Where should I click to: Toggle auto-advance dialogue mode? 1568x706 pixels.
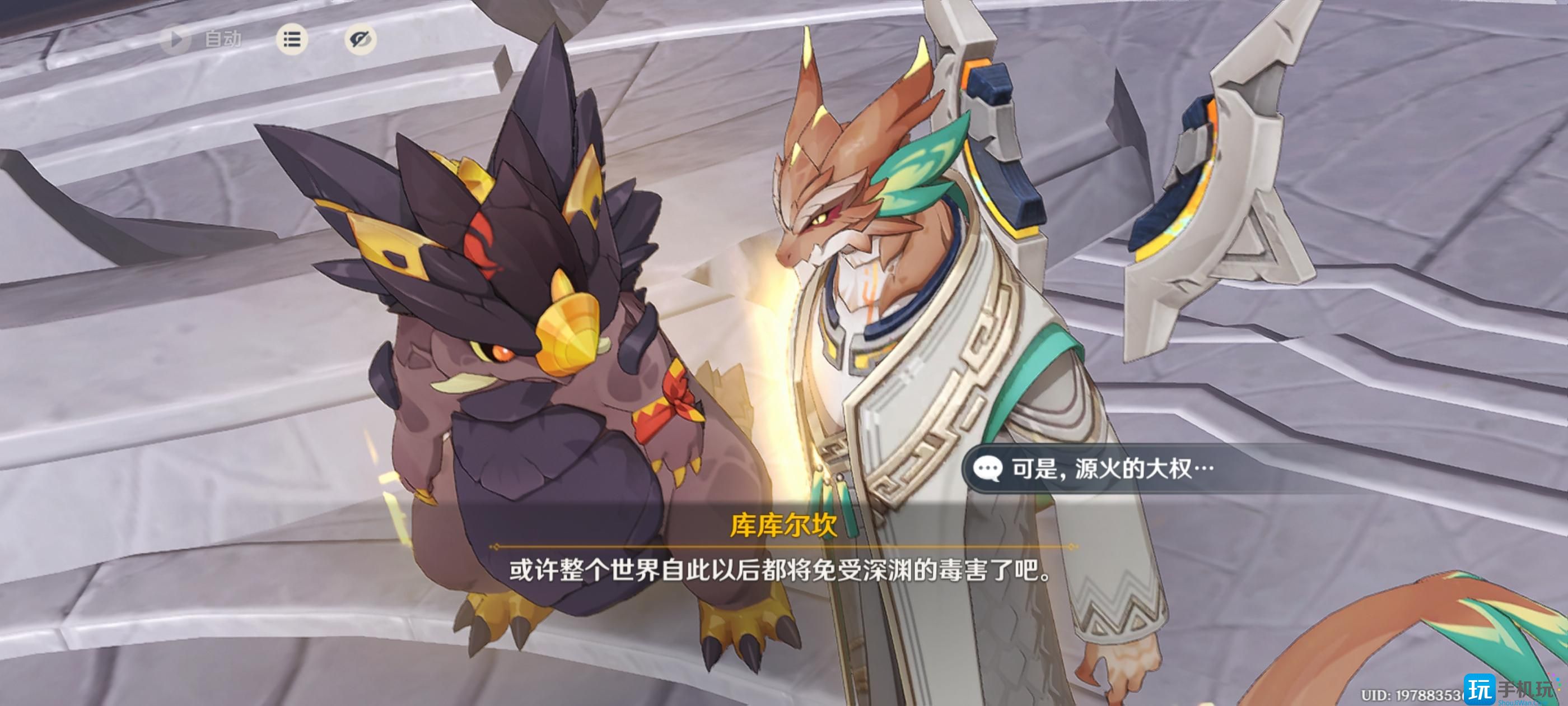(x=201, y=40)
